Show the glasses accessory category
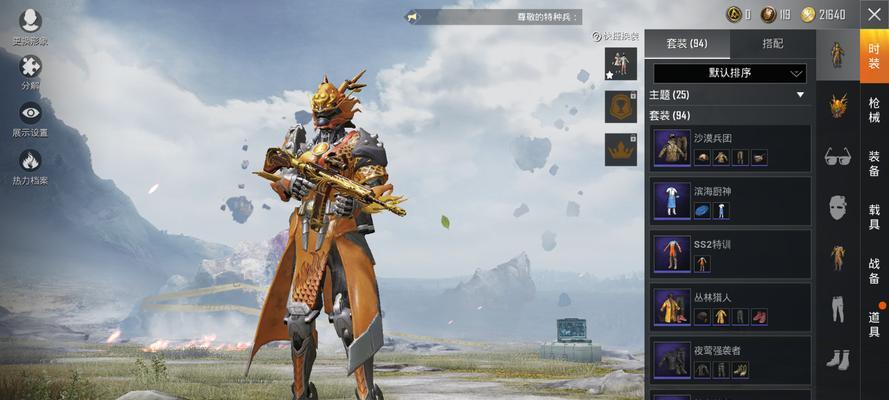 pyautogui.click(x=837, y=156)
